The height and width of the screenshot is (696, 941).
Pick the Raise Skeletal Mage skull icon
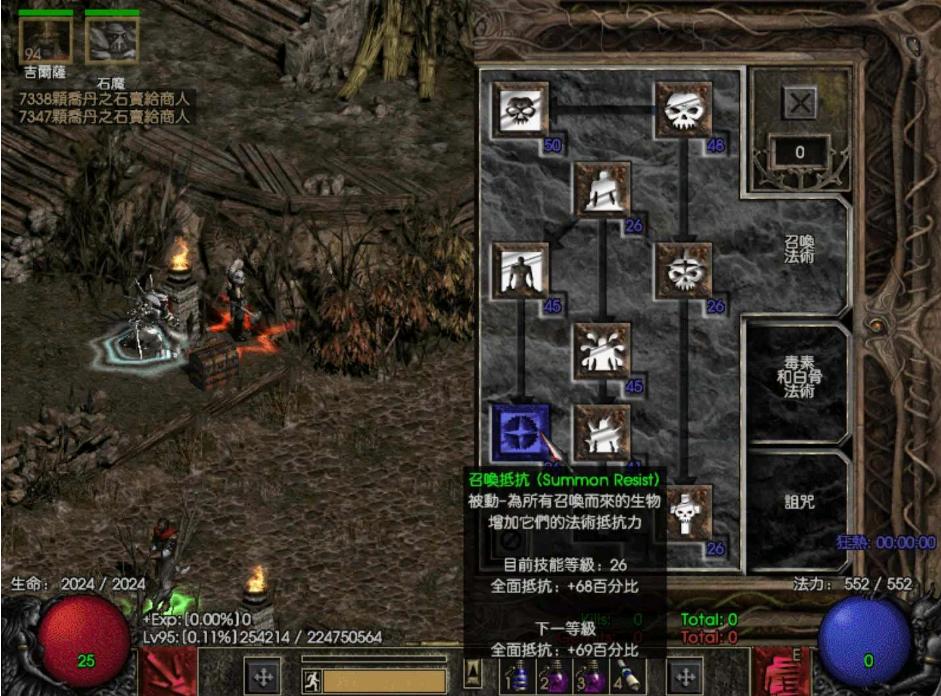click(x=683, y=270)
